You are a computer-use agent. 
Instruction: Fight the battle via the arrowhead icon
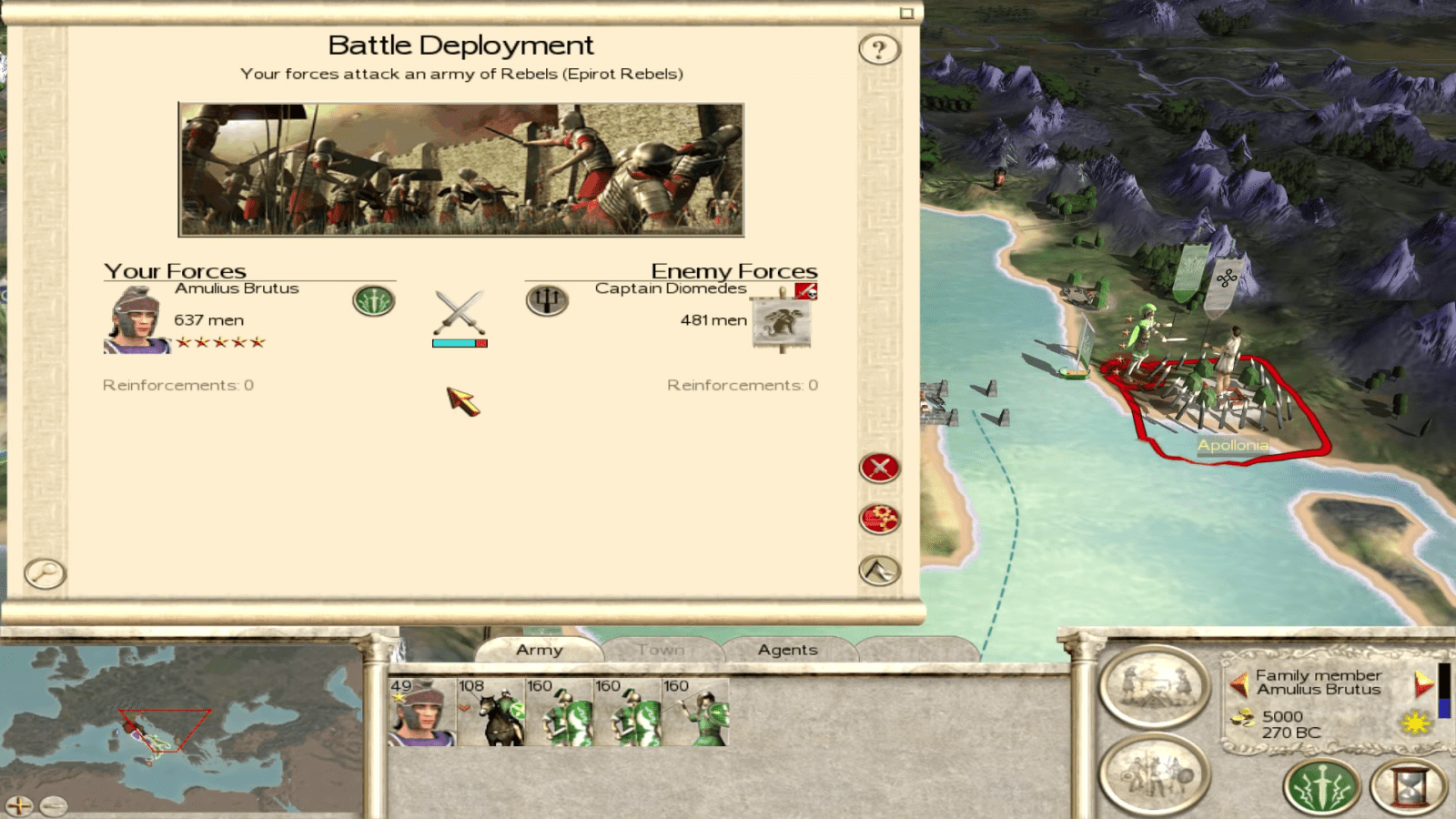(x=878, y=573)
